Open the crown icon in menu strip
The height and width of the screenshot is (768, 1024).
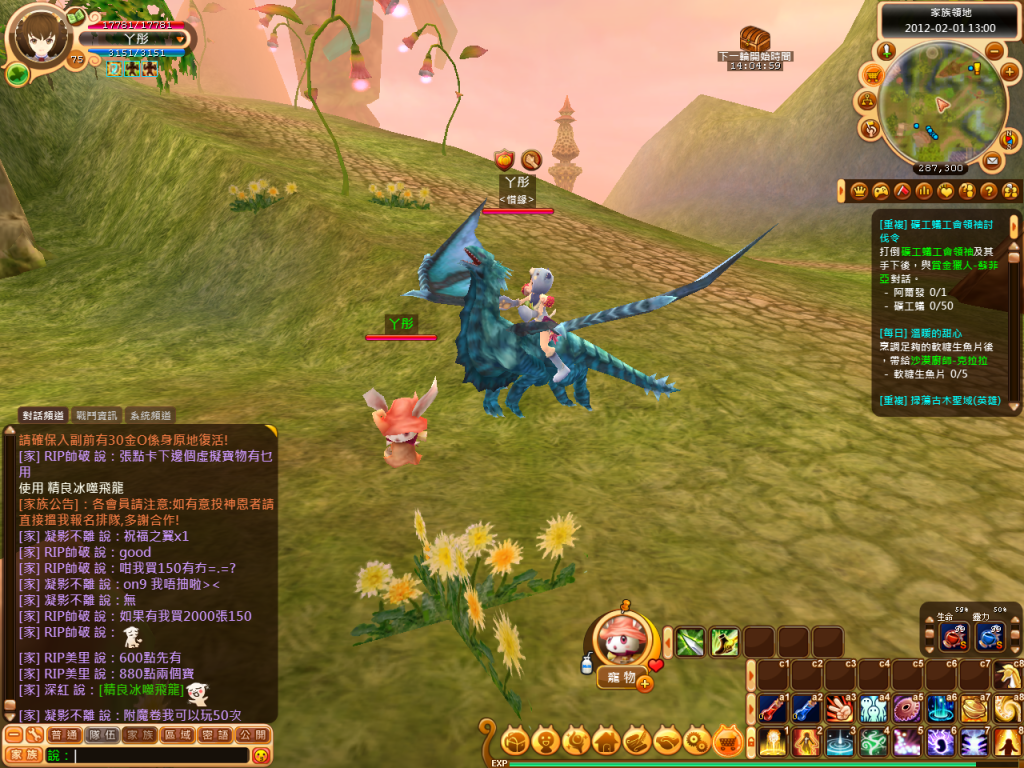coord(858,190)
